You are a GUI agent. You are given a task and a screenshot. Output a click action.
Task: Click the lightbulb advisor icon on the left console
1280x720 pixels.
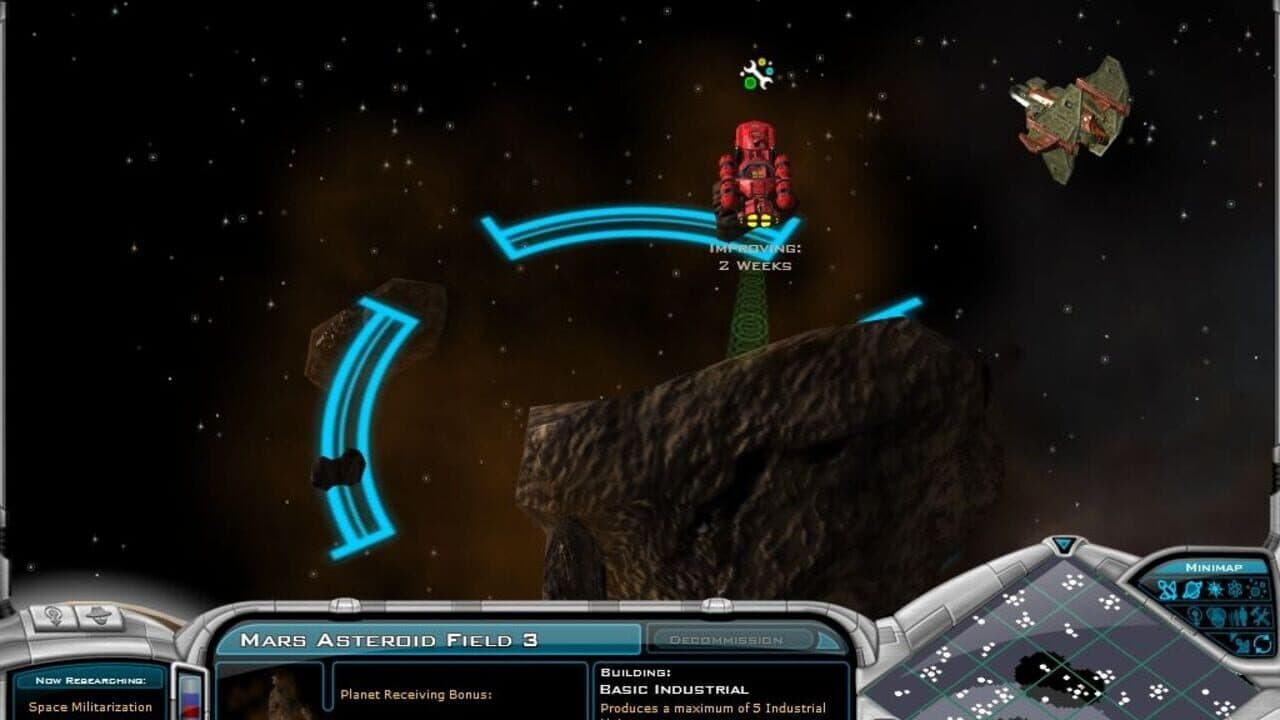pos(53,616)
